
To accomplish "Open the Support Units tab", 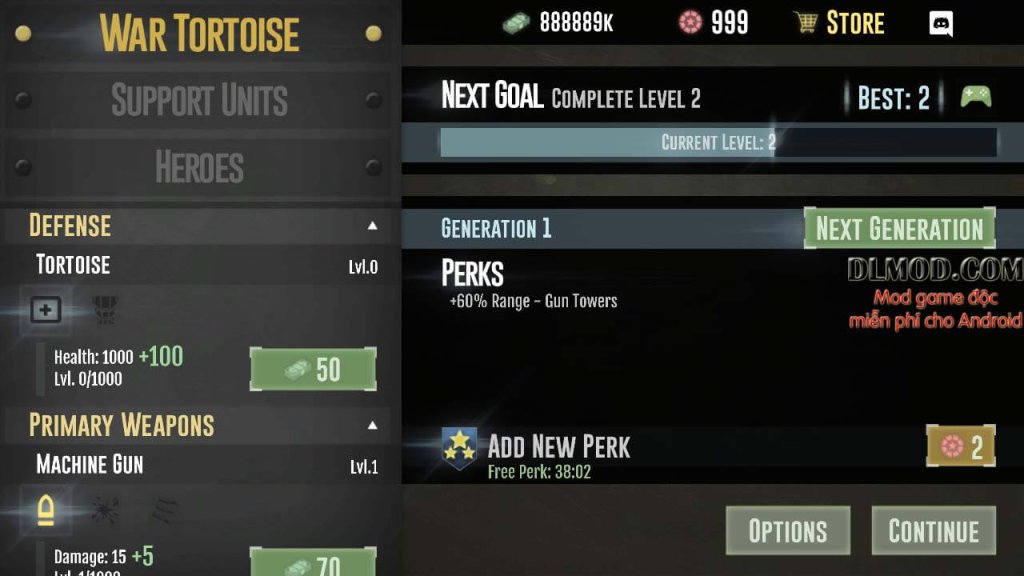I will pyautogui.click(x=199, y=100).
